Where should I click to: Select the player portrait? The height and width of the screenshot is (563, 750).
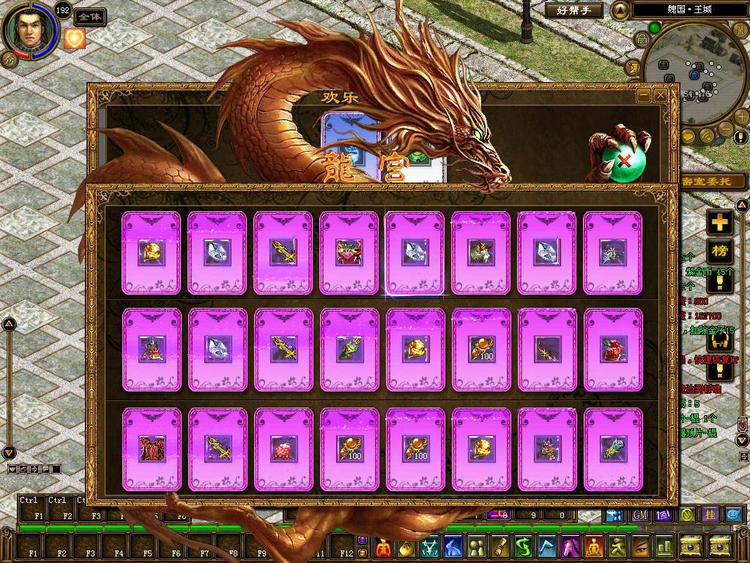pos(27,30)
